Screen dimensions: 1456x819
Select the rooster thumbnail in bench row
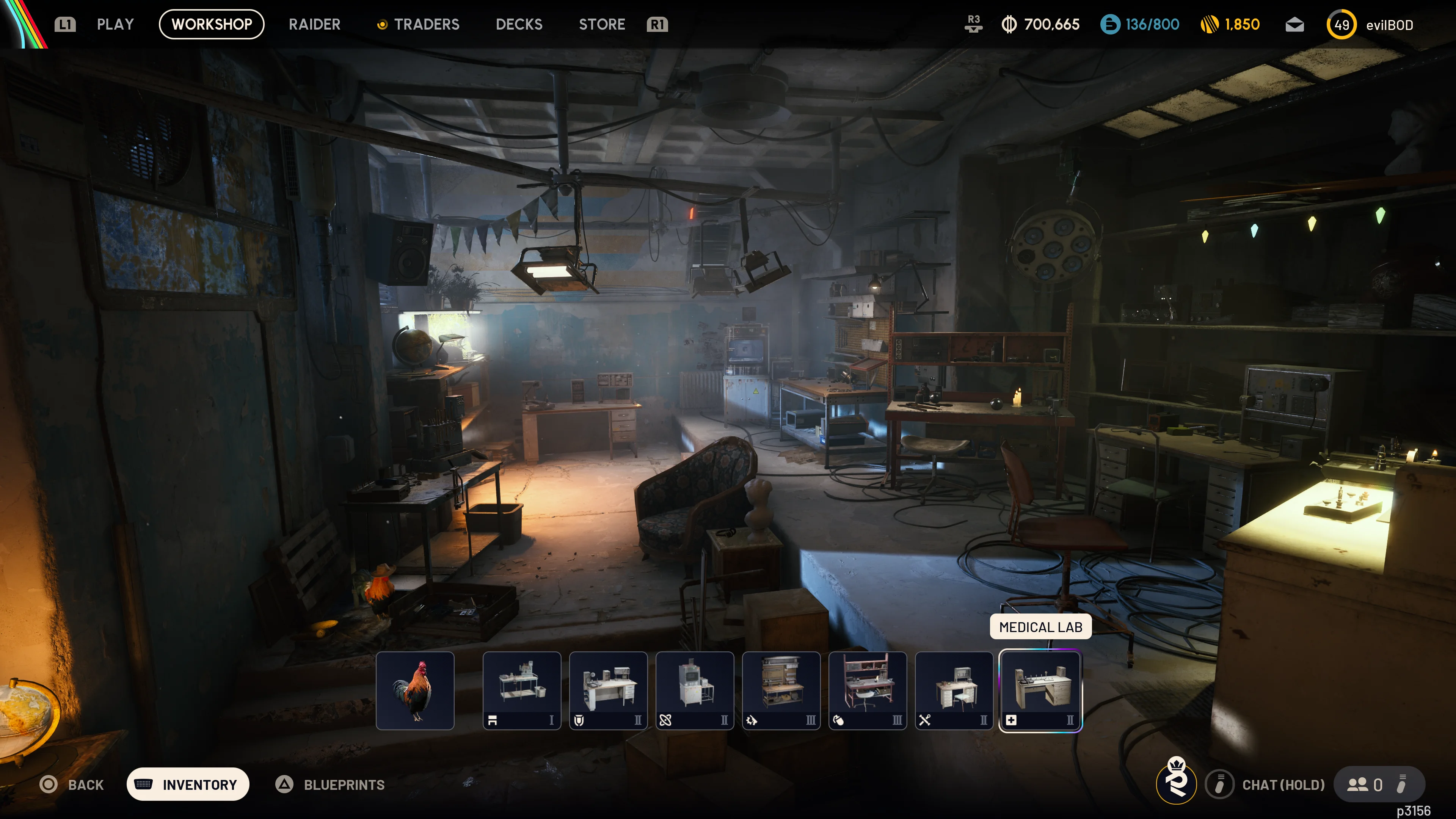point(416,690)
